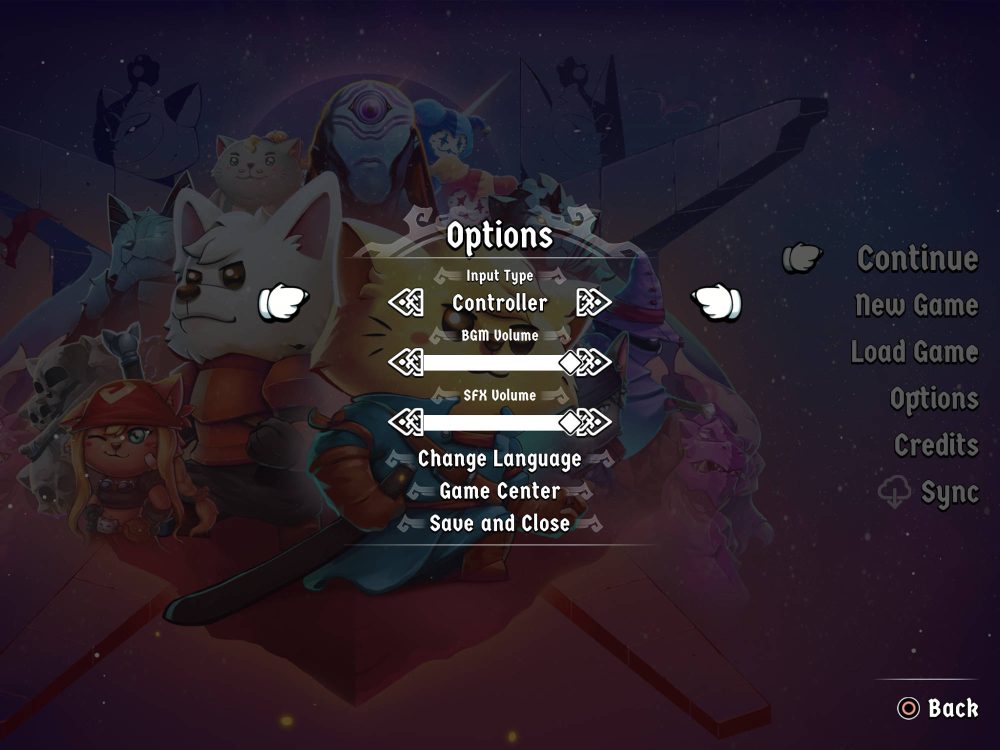Select Continue in the main menu

[x=917, y=259]
